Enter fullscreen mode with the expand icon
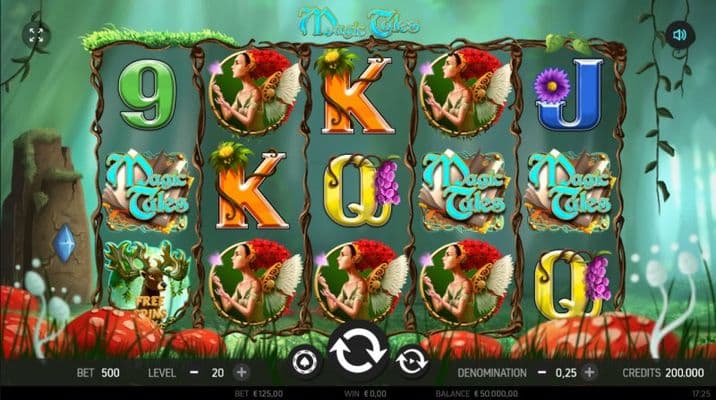This screenshot has height=400, width=716. (36, 36)
